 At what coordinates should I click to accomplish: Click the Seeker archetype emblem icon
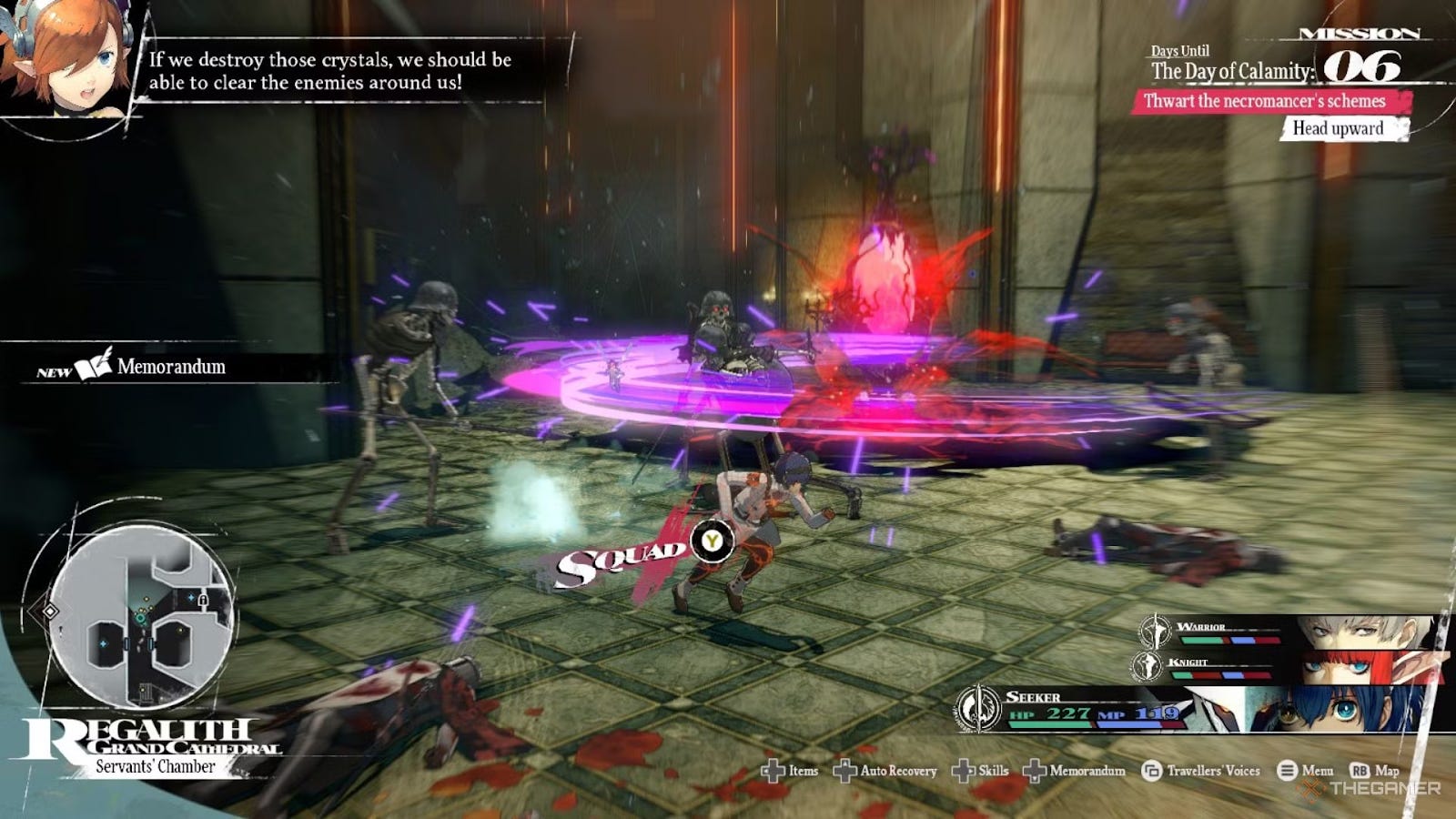pos(978,709)
